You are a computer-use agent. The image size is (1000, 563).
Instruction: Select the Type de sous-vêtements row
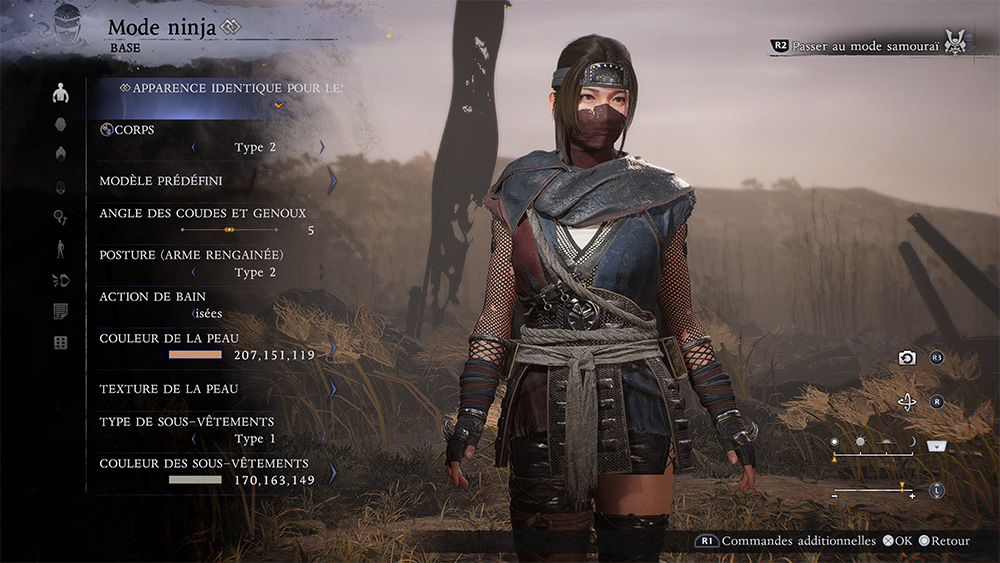point(210,430)
